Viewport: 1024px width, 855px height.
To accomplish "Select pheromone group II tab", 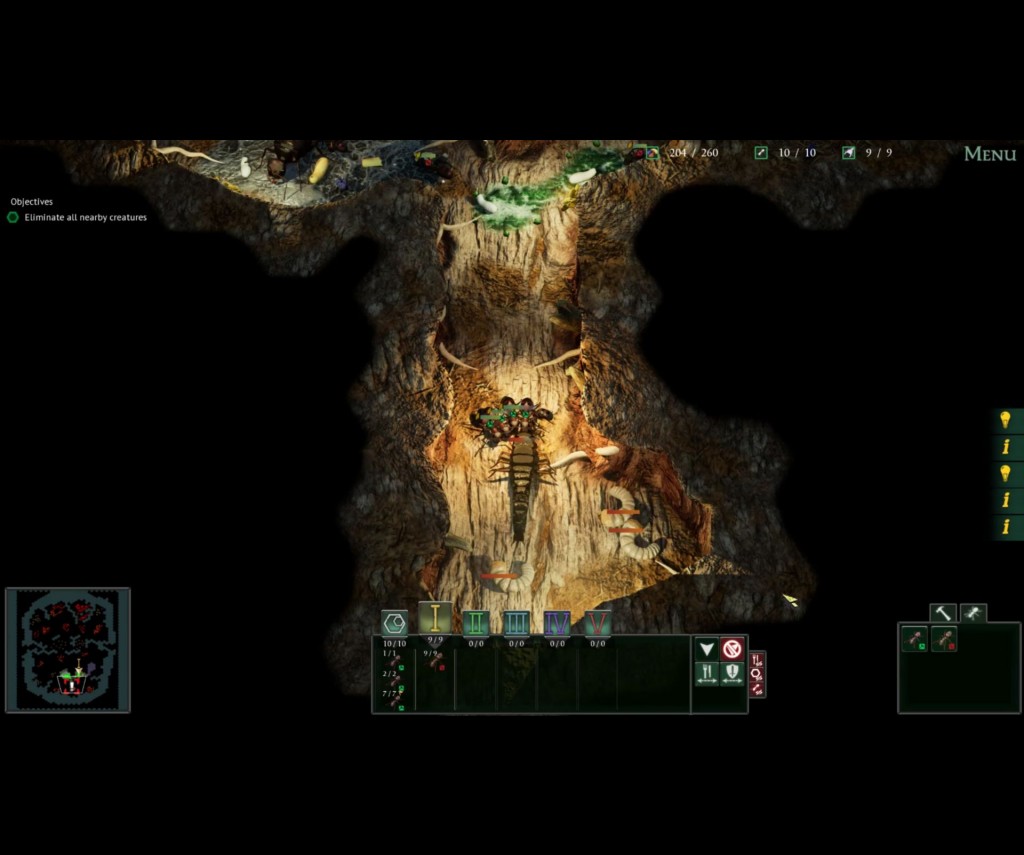I will click(476, 623).
